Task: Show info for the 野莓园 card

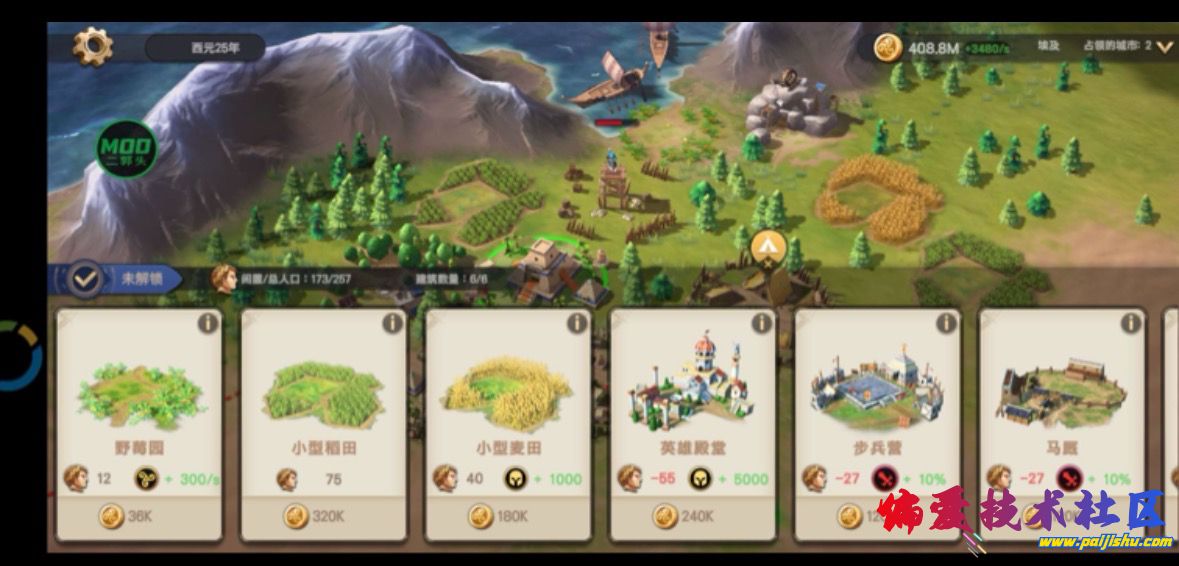Action: click(208, 323)
